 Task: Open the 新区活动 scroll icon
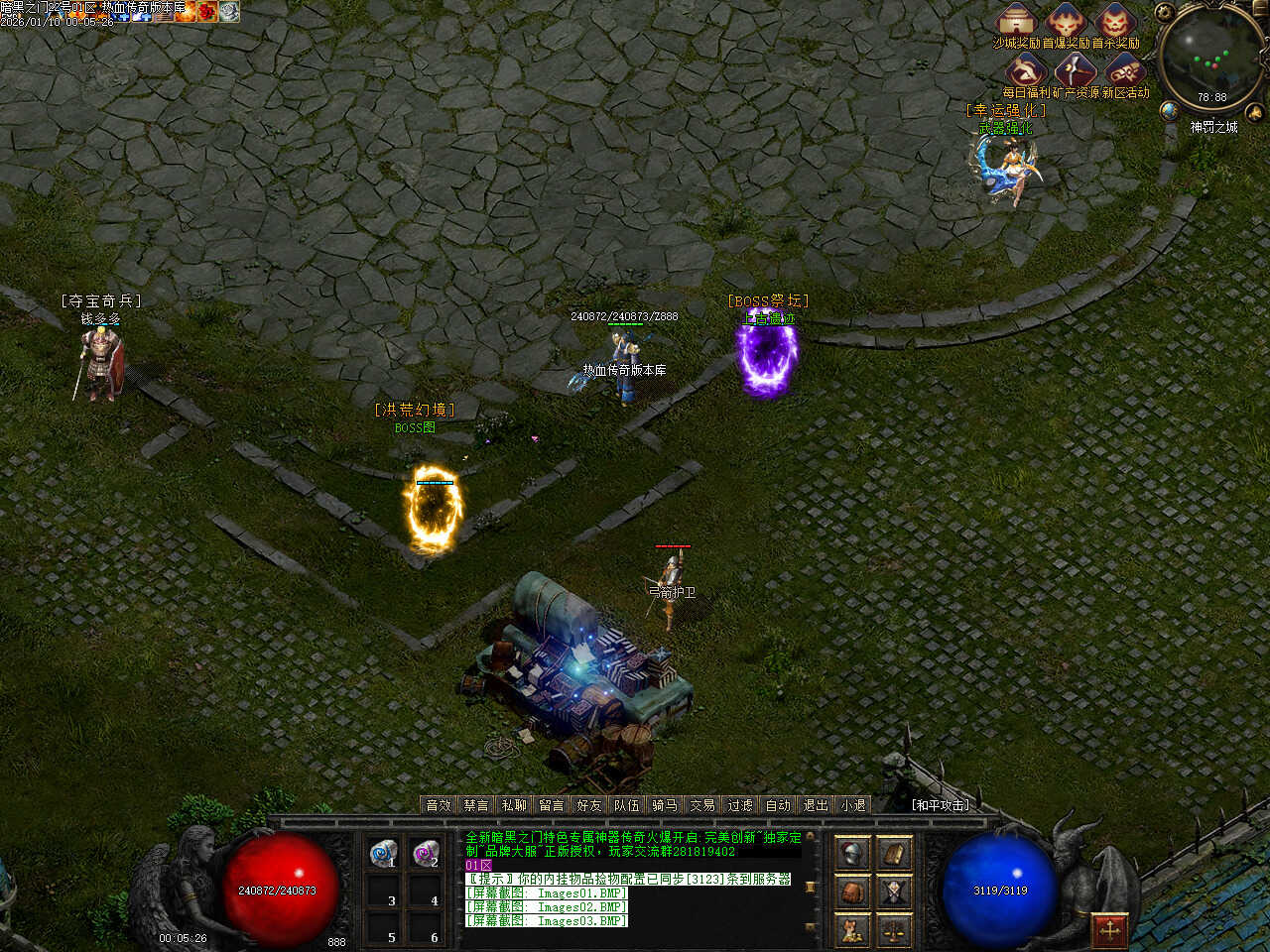(x=1124, y=69)
